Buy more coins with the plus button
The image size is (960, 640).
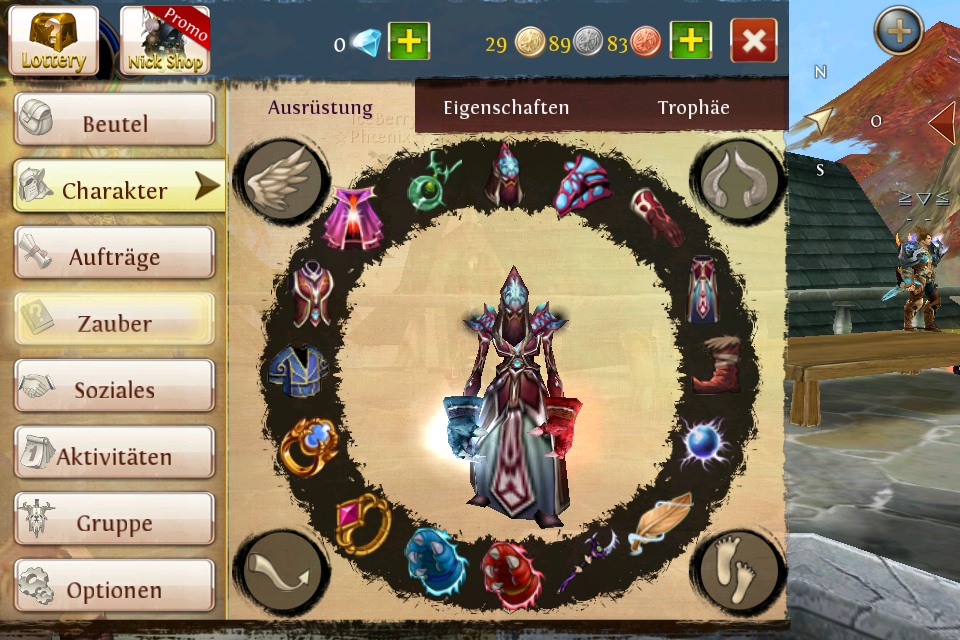click(690, 42)
